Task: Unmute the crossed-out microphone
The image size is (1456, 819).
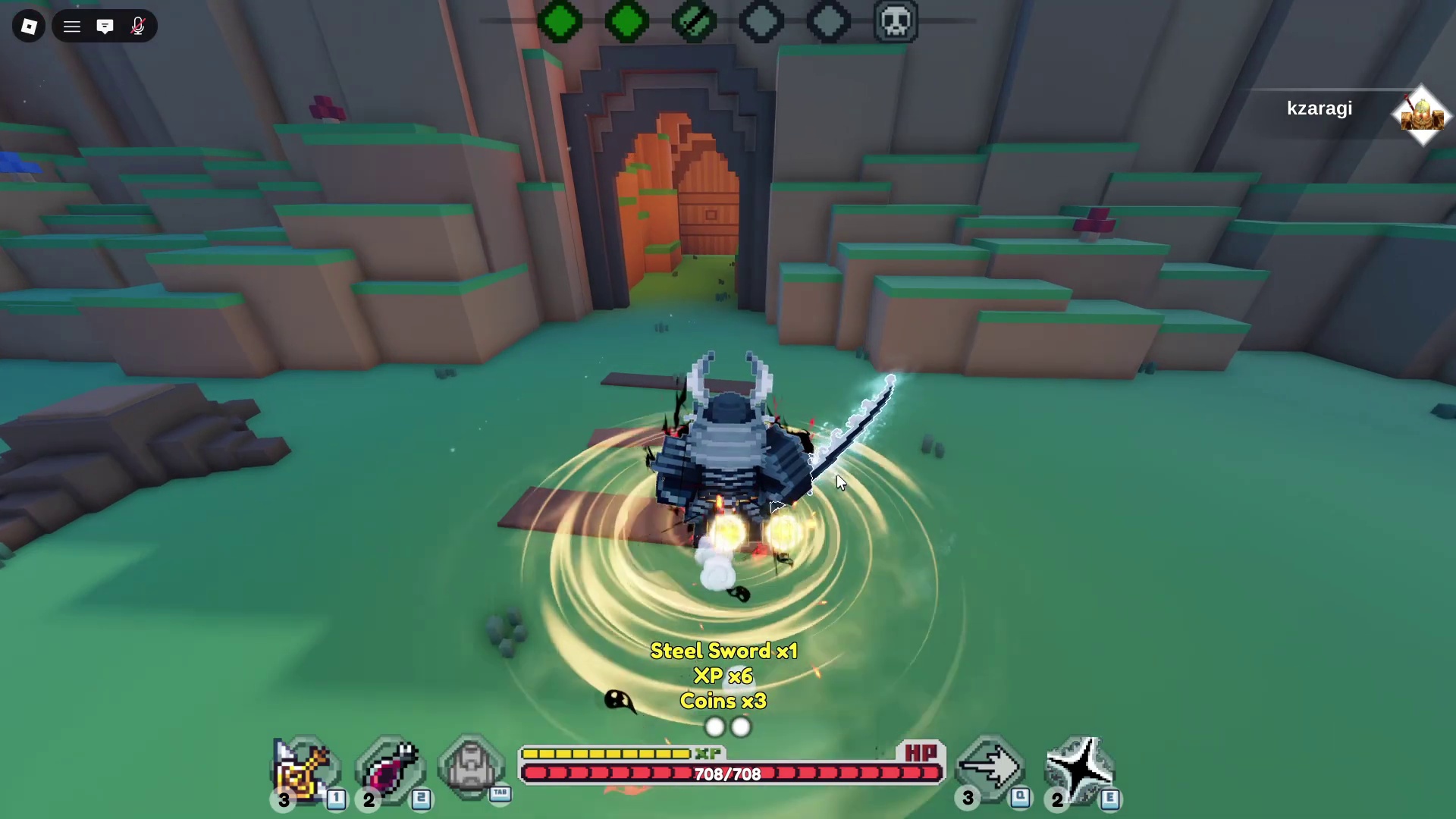Action: point(138,27)
